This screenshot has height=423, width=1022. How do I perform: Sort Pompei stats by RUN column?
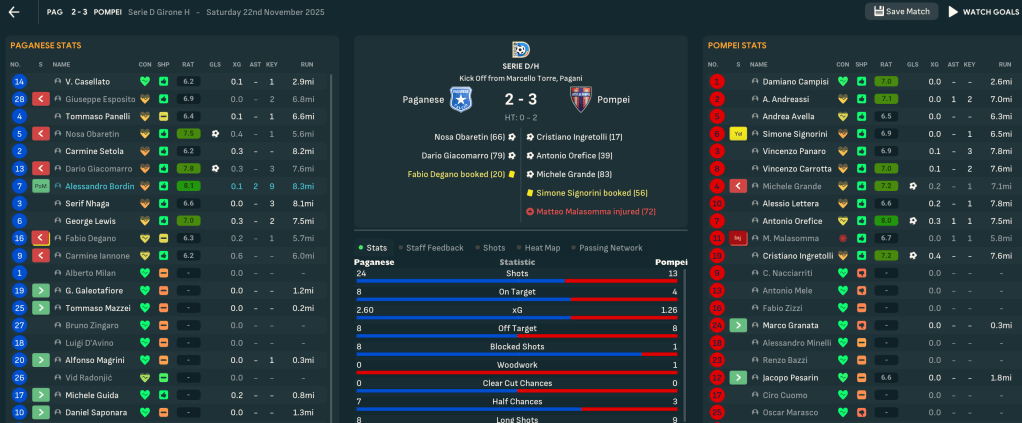point(1000,63)
